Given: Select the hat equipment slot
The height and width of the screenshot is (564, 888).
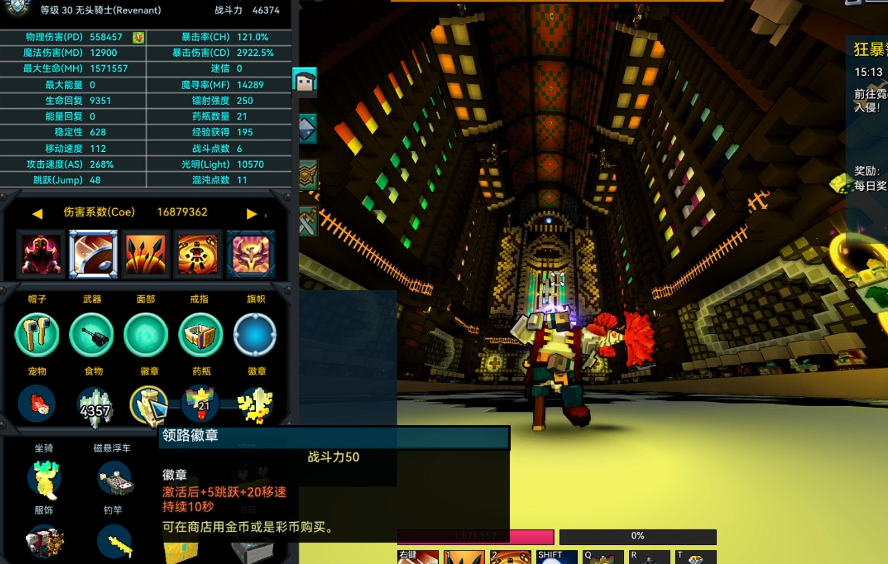Looking at the screenshot, I should pos(37,335).
